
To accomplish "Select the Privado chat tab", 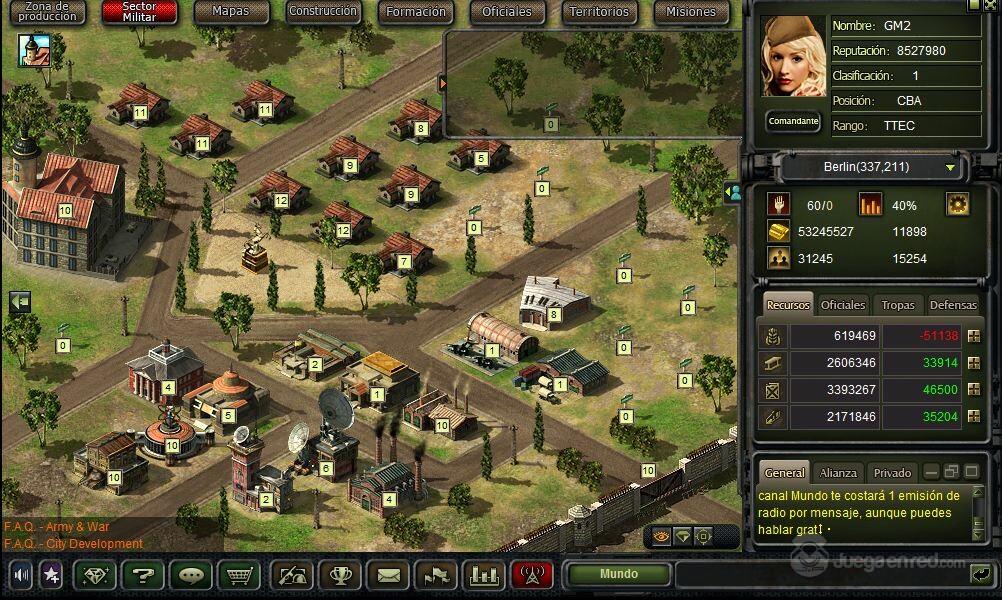I will tap(892, 473).
